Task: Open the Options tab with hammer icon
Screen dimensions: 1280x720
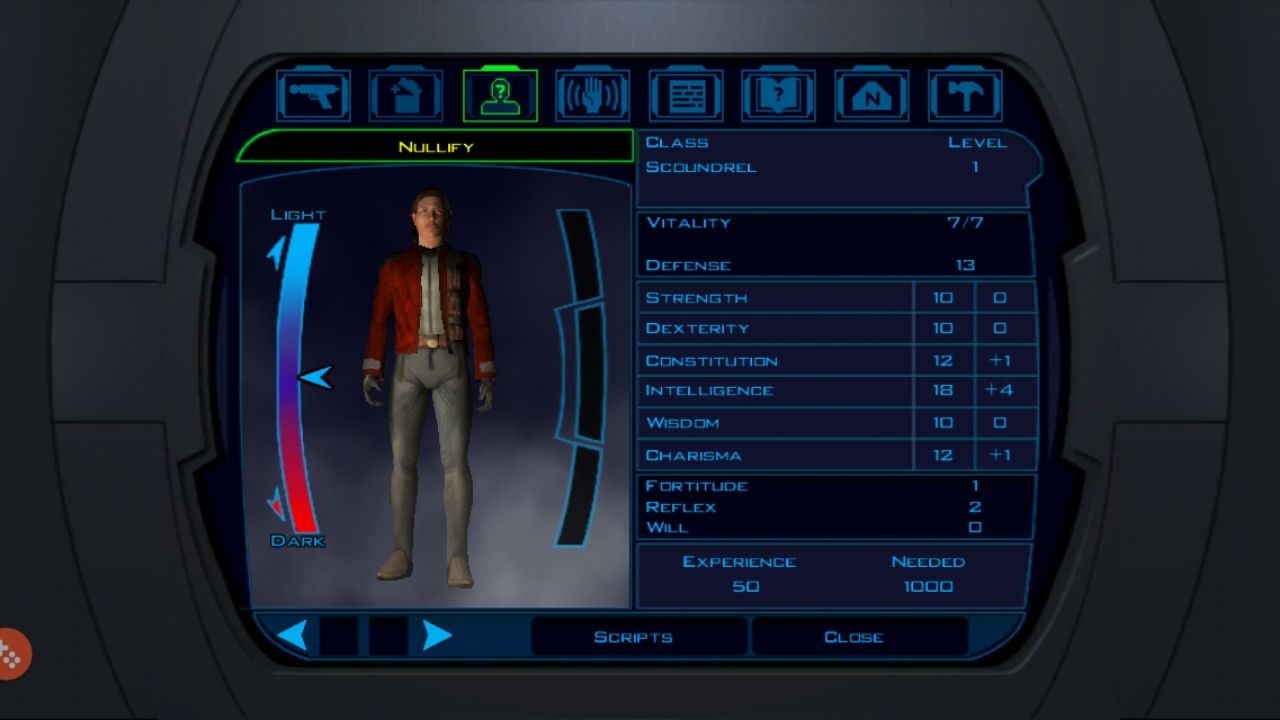Action: [964, 96]
